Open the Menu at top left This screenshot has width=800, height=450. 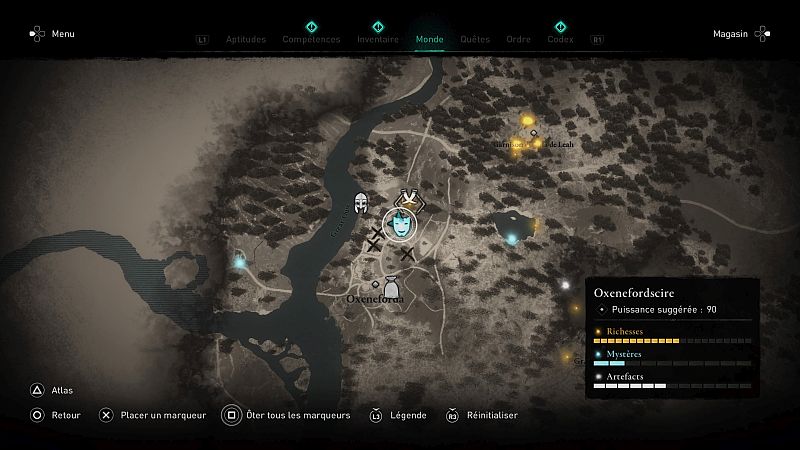tap(52, 34)
